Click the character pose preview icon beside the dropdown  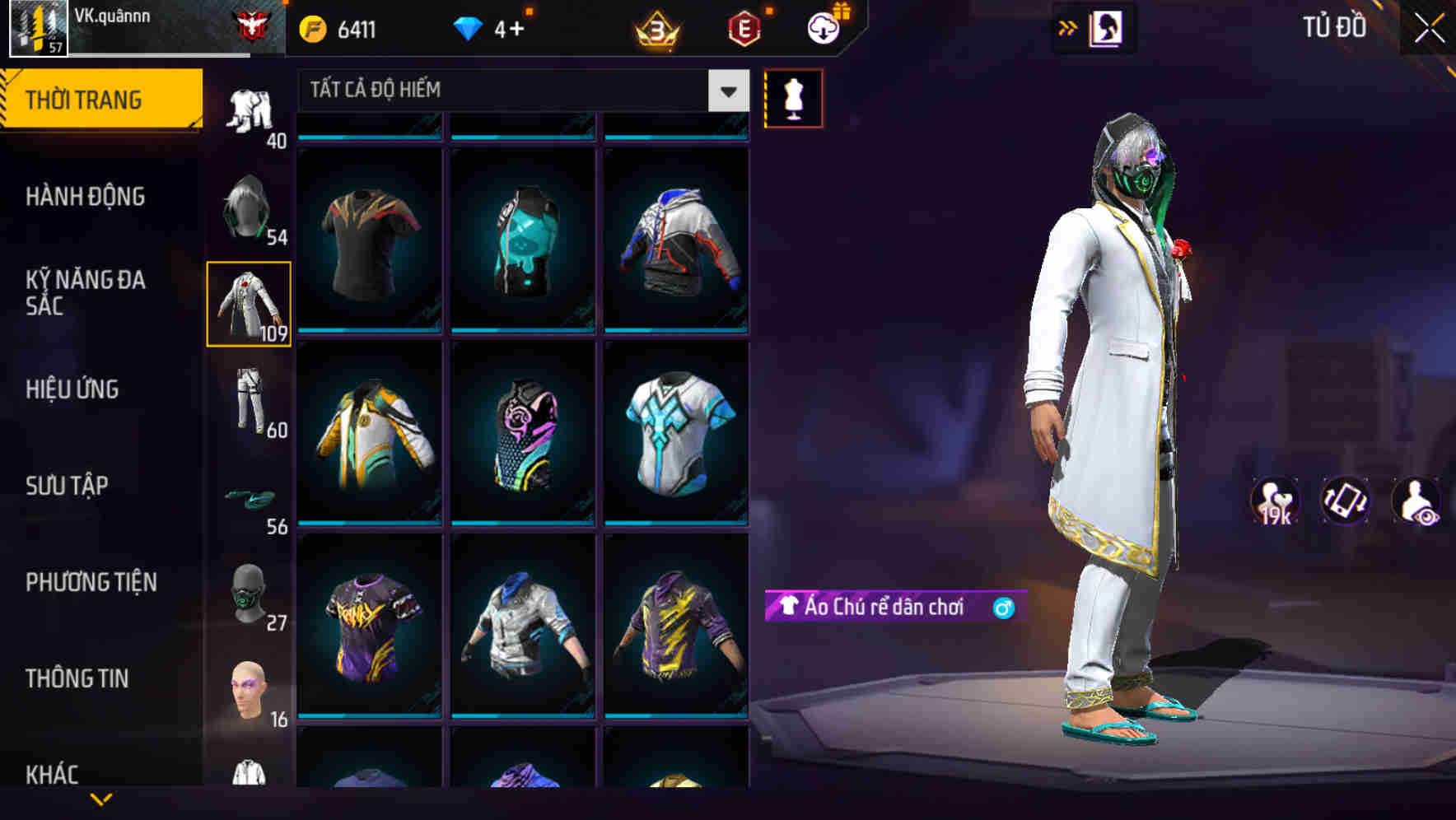point(793,98)
